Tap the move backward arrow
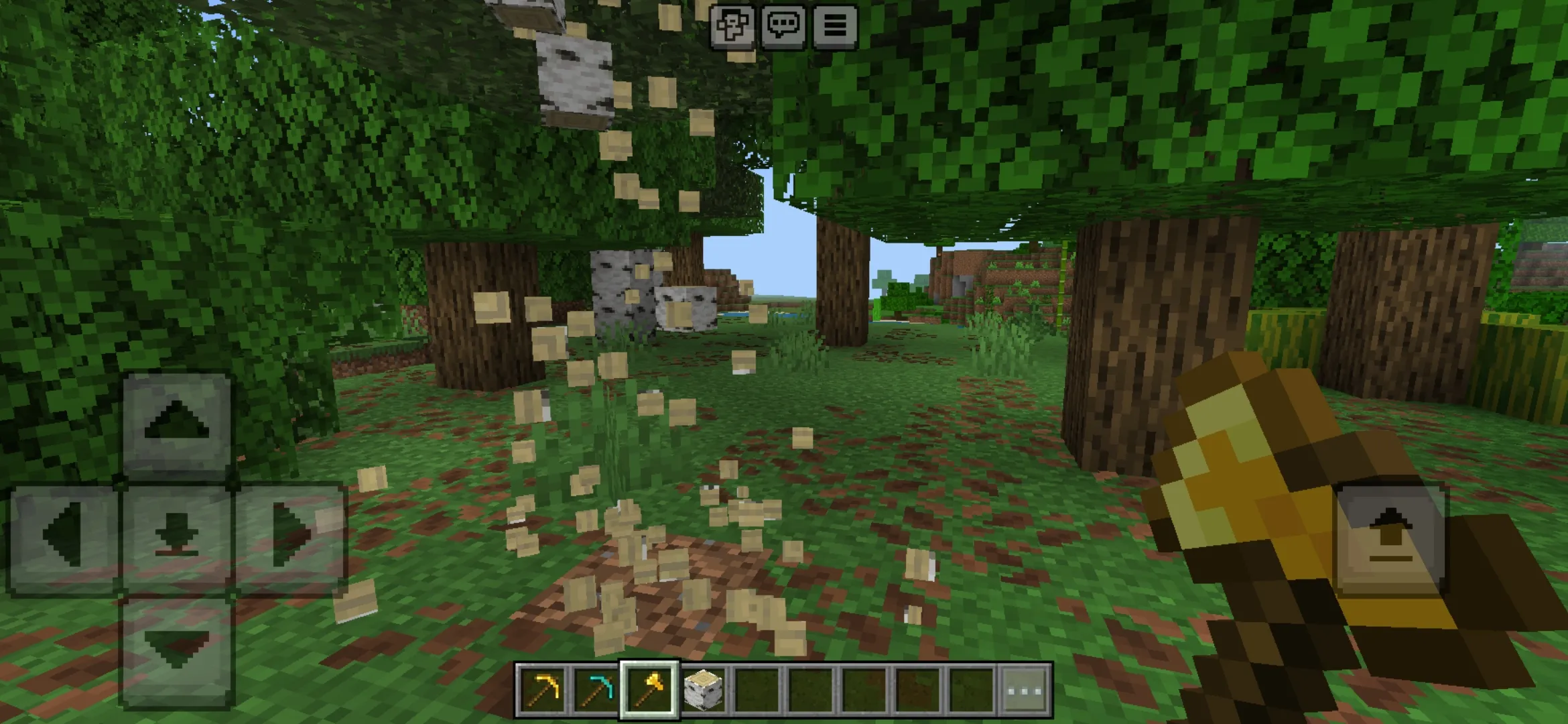The image size is (1568, 724). (x=177, y=649)
